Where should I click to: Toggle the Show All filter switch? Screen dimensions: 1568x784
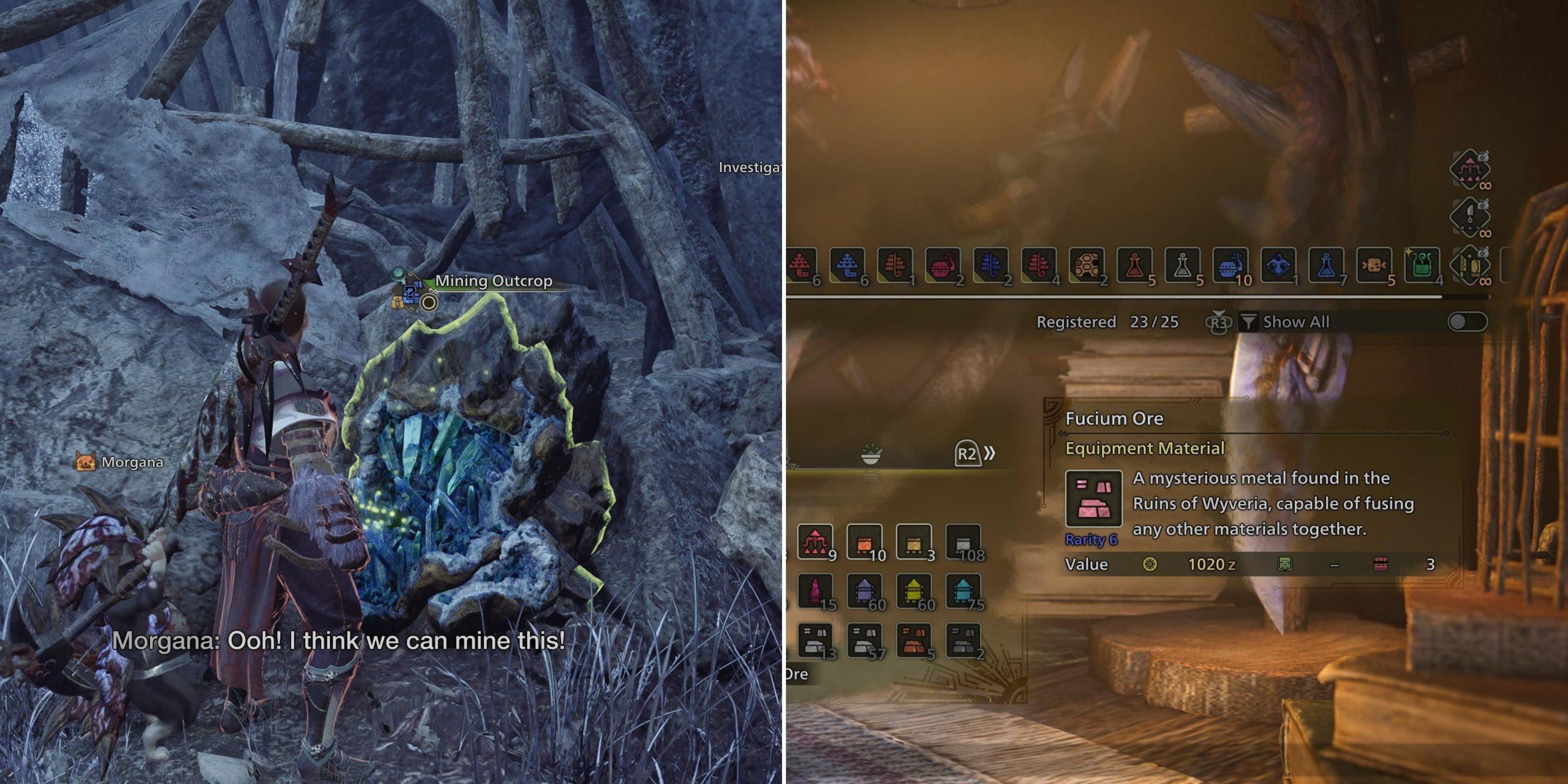(1468, 322)
